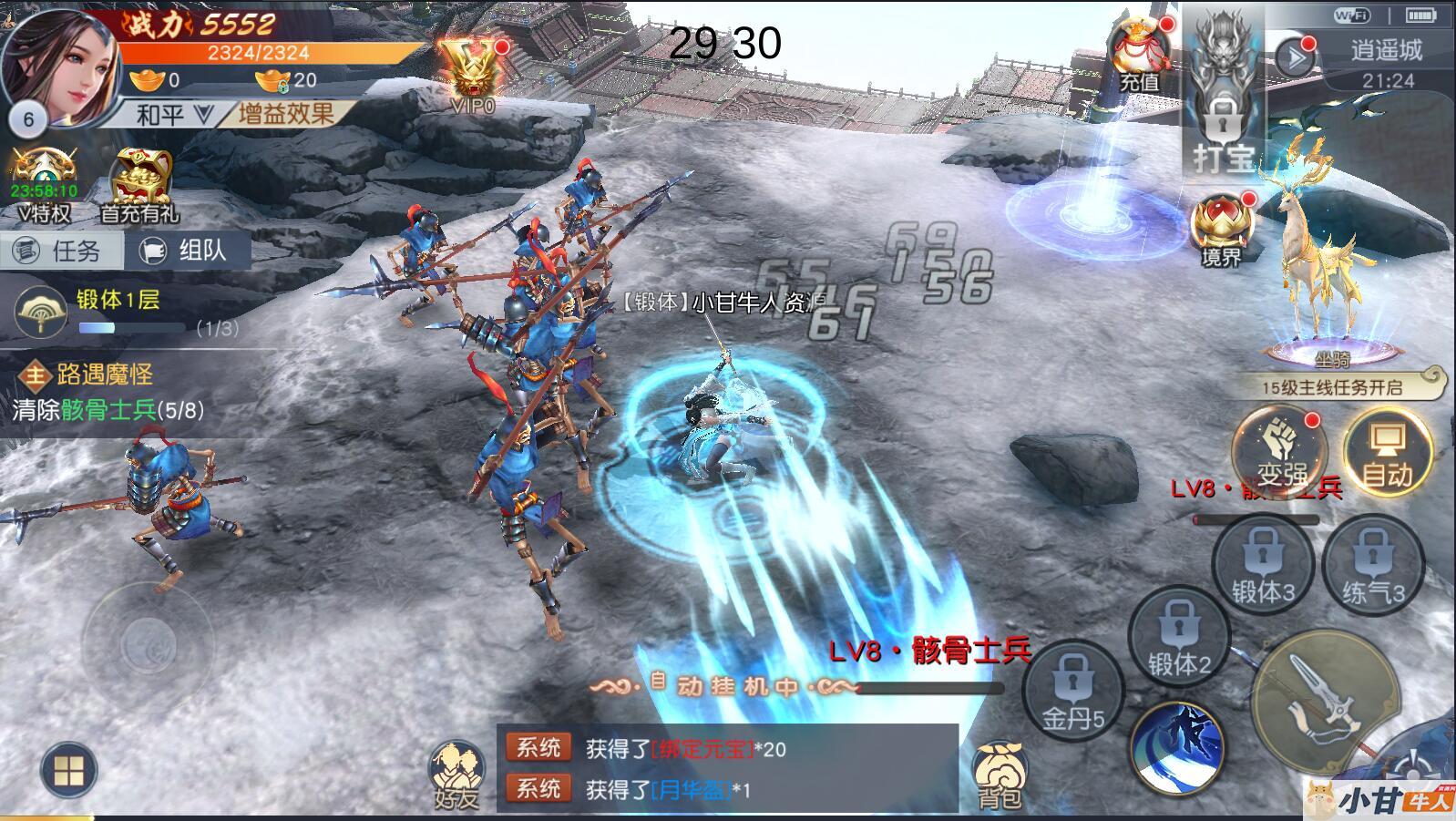The image size is (1456, 821).
Task: Open the four-square main menu button
Action: click(69, 770)
